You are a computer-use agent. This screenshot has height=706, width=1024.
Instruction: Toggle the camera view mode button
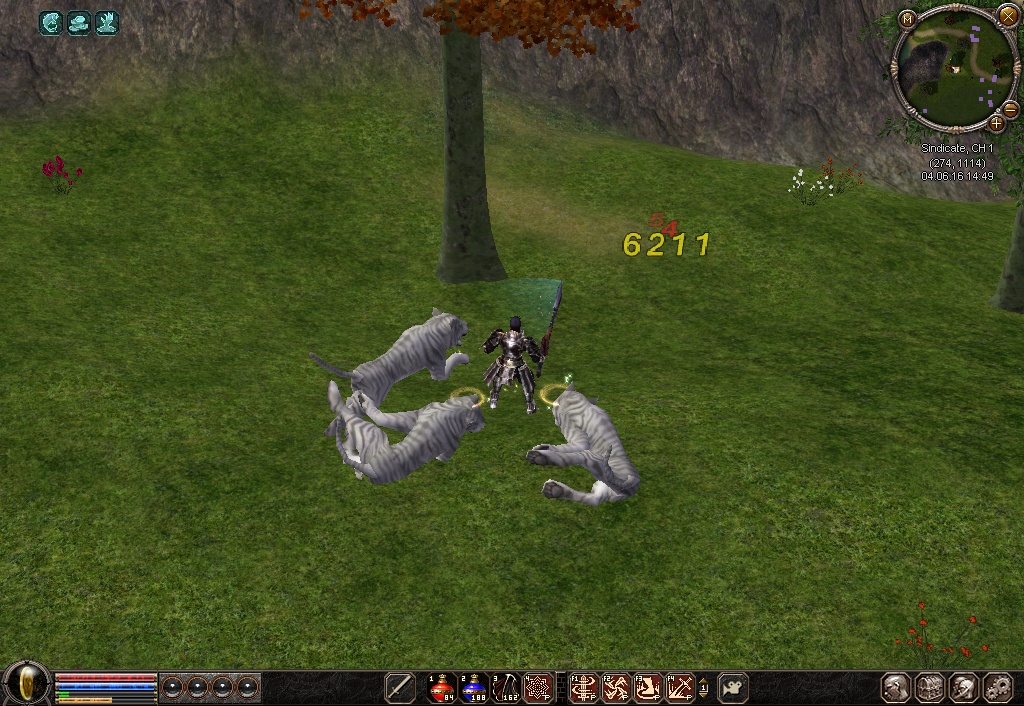(733, 687)
